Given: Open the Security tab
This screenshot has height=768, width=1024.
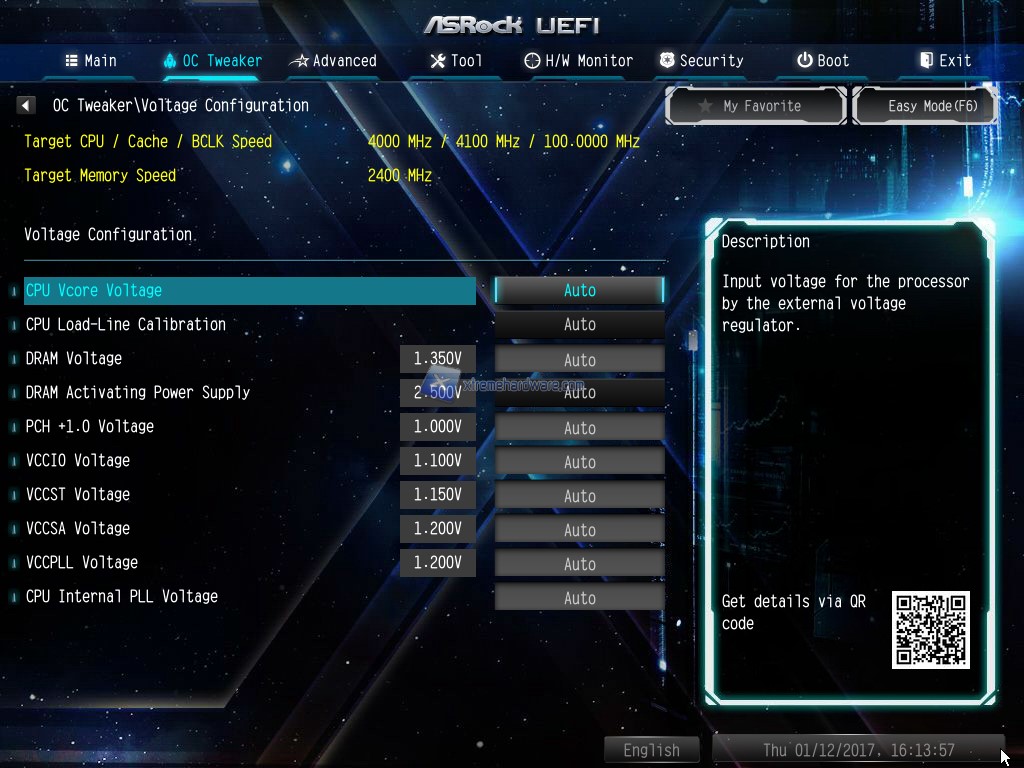Looking at the screenshot, I should [x=701, y=61].
